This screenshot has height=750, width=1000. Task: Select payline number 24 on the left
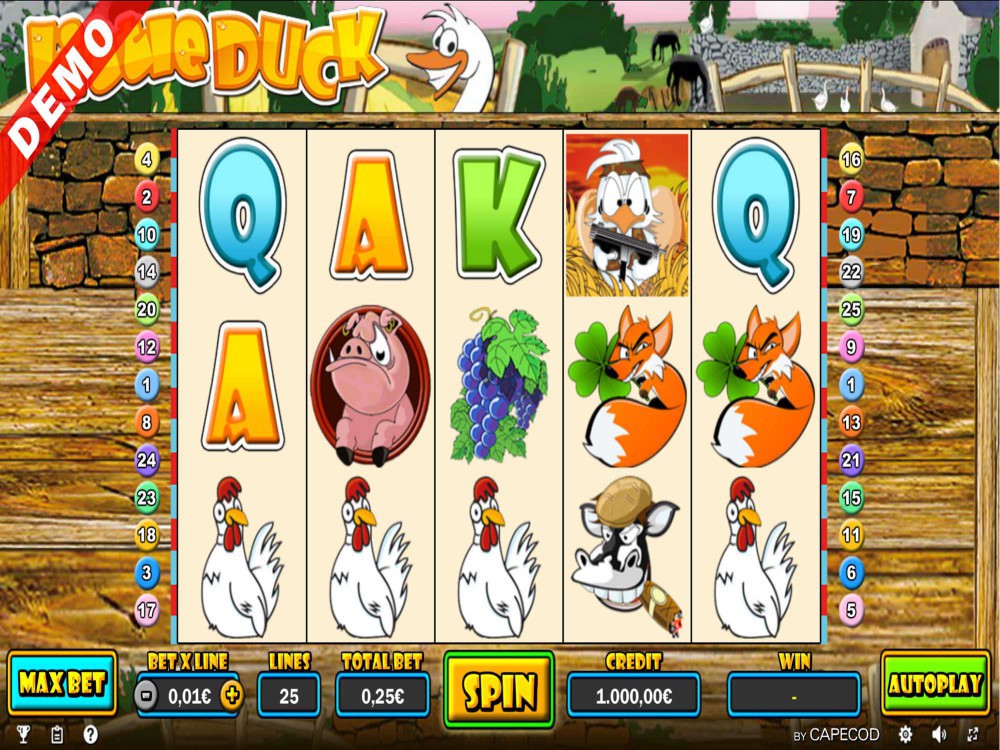pos(147,460)
